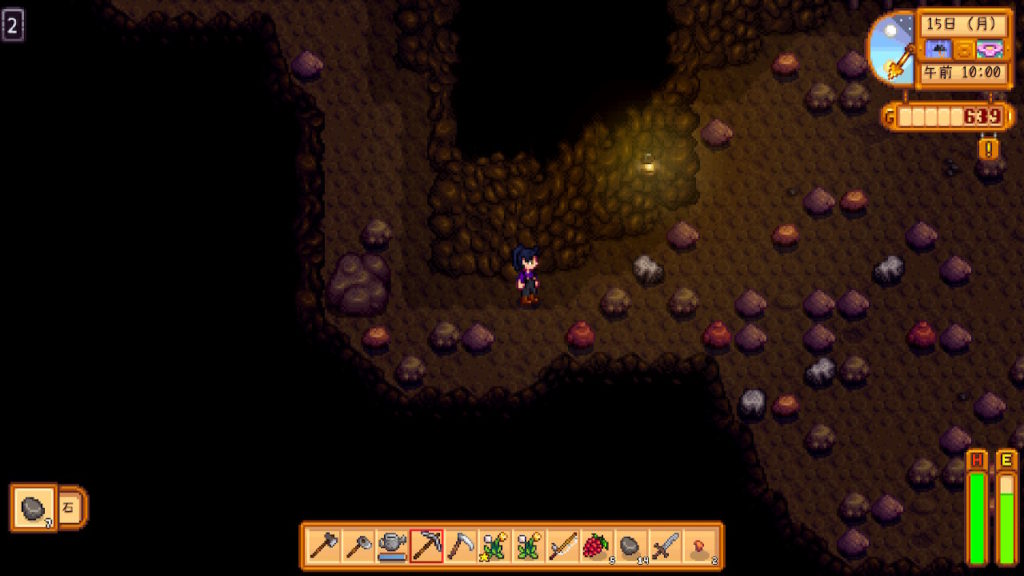Equip the watering can
This screenshot has height=576, width=1024.
[x=392, y=546]
